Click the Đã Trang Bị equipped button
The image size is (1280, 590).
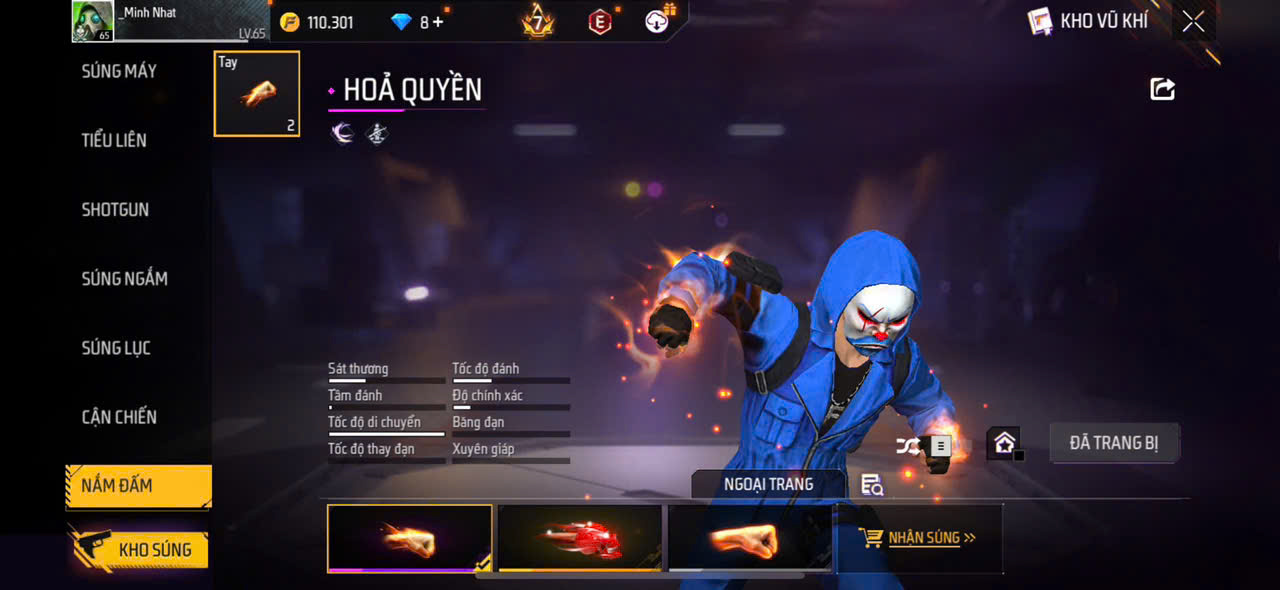(1114, 443)
